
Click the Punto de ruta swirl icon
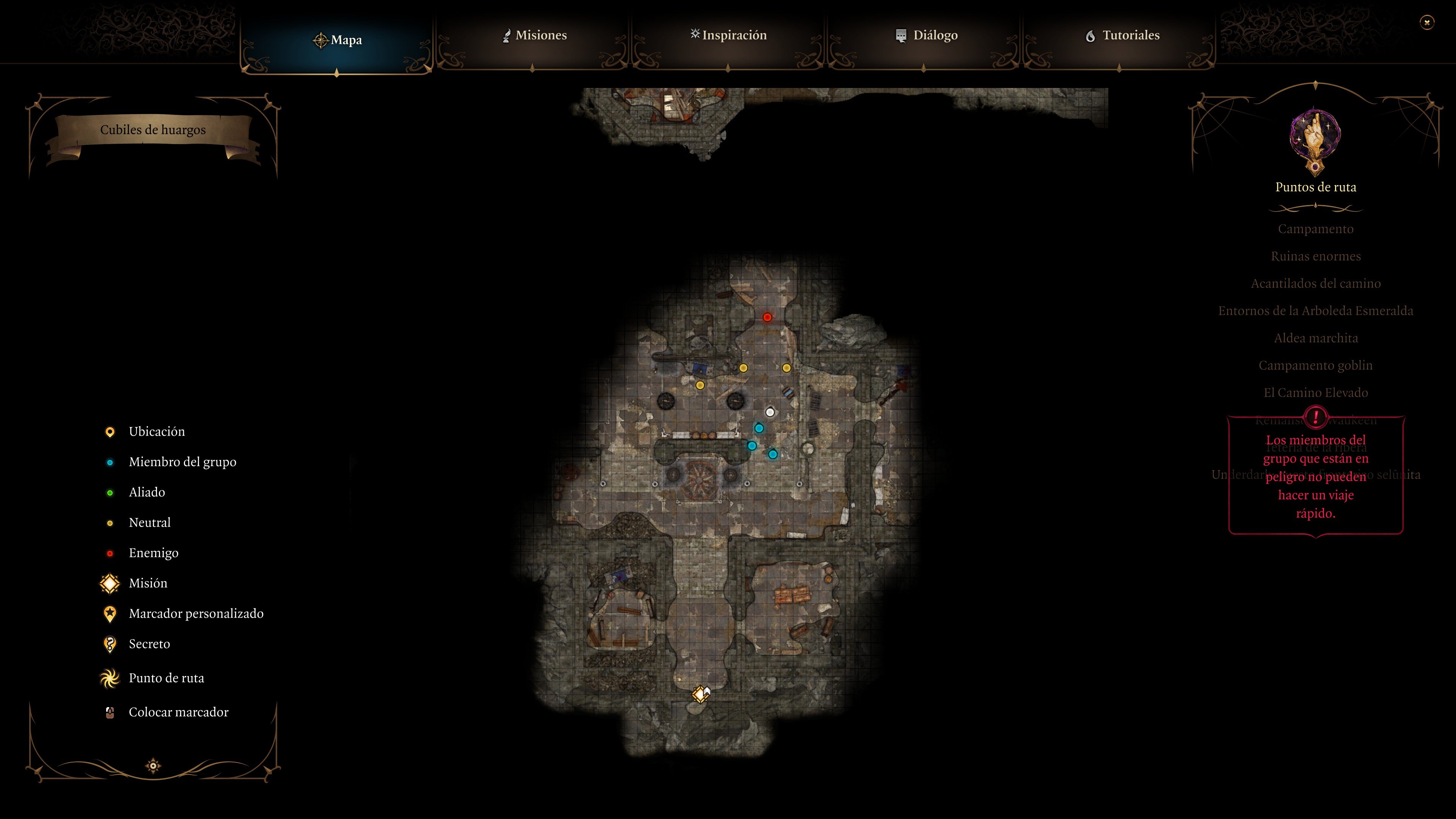(110, 677)
